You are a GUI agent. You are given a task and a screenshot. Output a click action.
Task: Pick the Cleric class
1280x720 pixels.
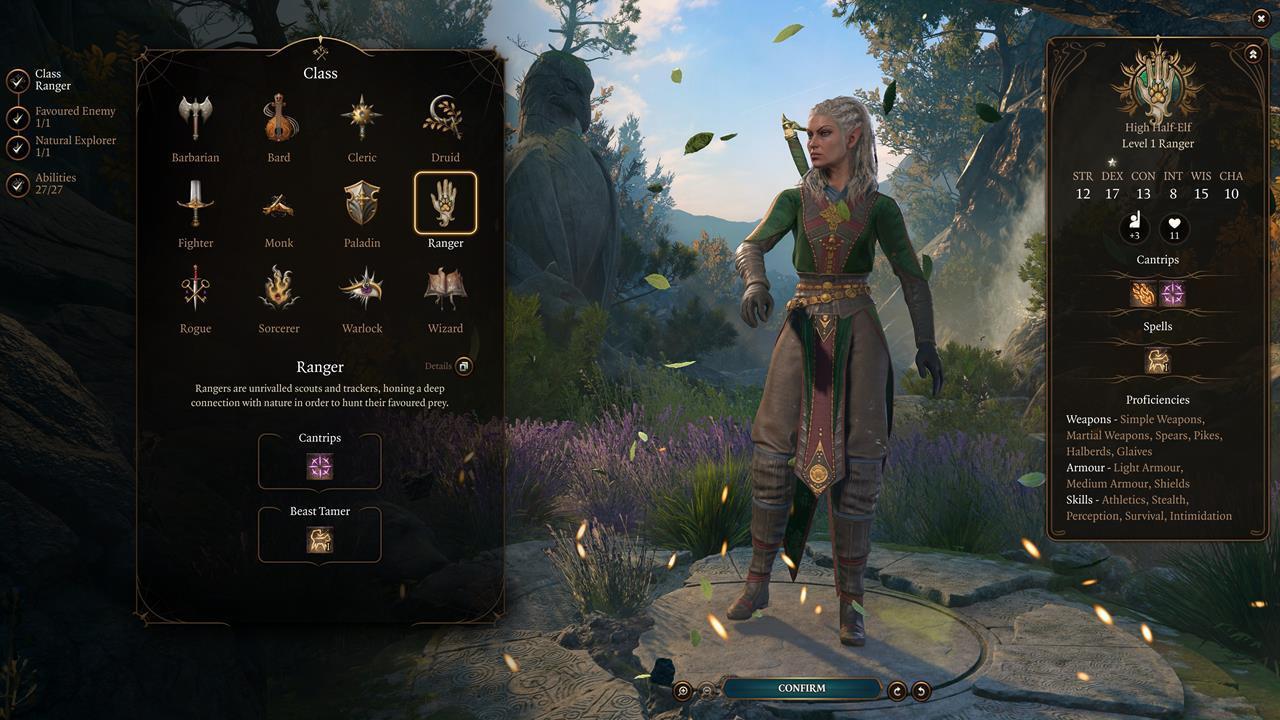coord(362,120)
